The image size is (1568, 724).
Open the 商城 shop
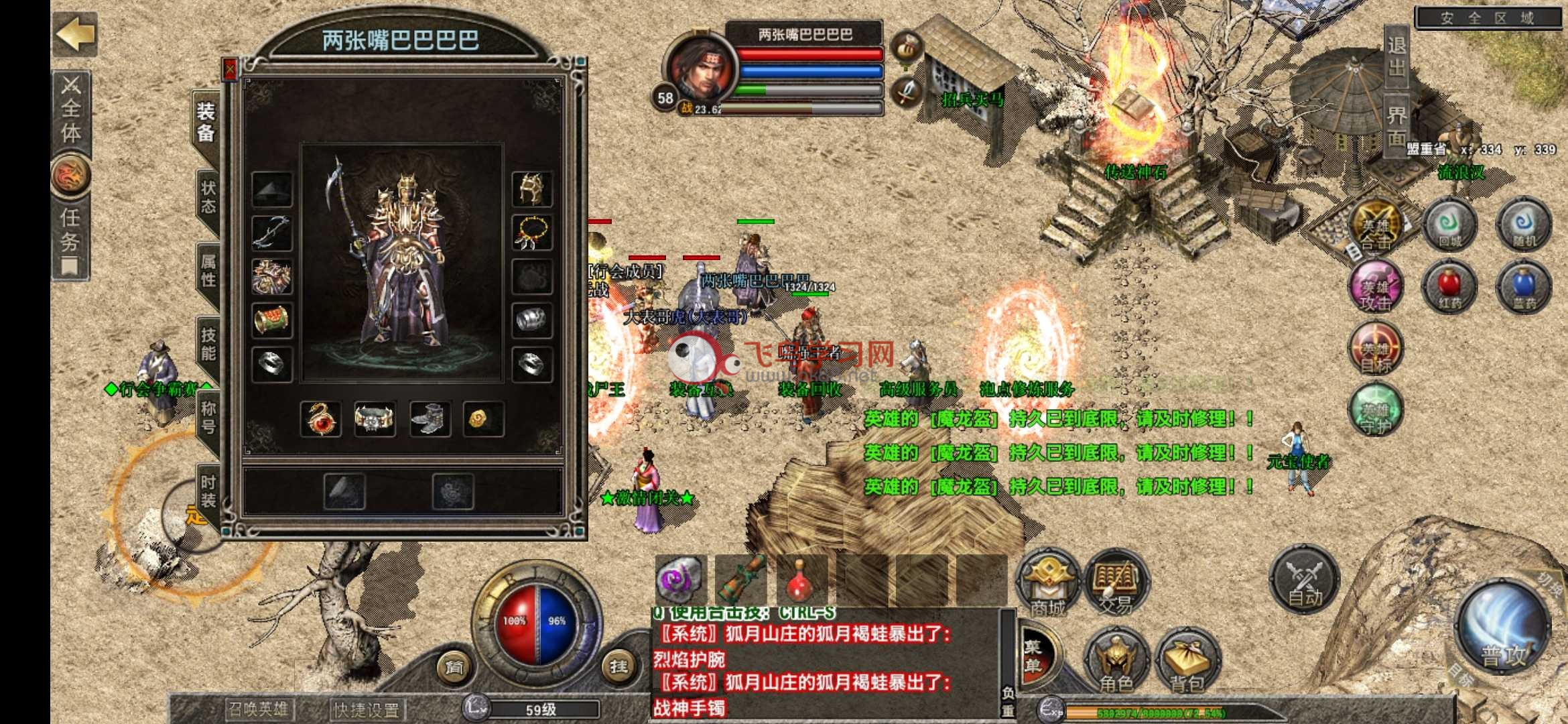coord(1047,583)
